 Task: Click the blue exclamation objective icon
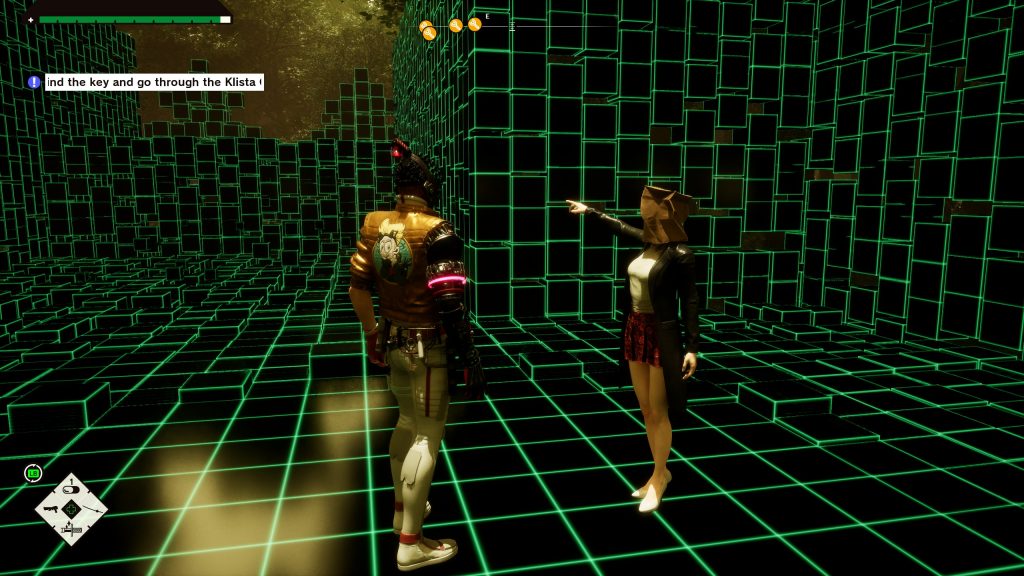(34, 82)
